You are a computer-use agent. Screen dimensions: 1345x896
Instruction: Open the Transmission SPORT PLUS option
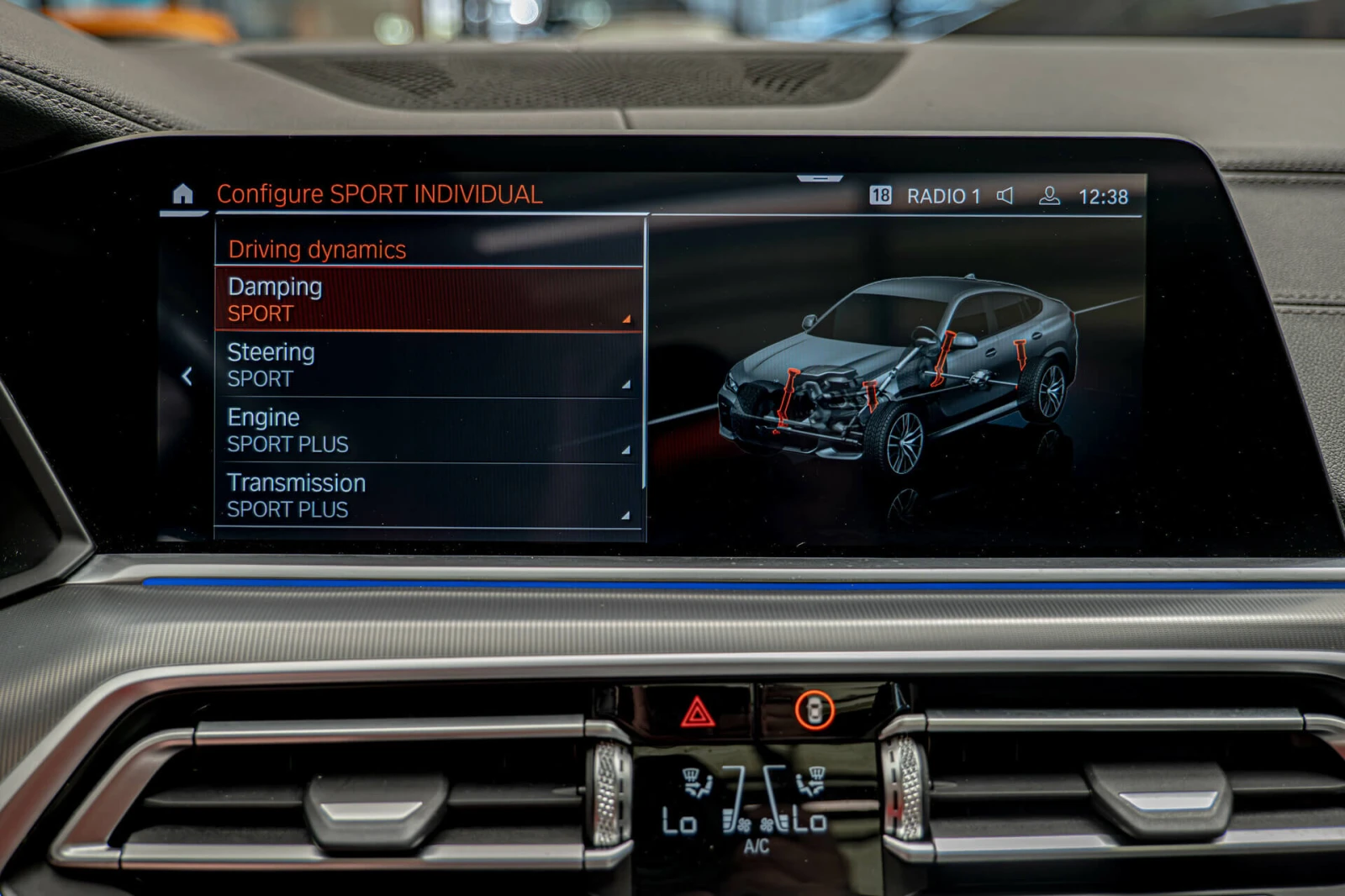[429, 496]
